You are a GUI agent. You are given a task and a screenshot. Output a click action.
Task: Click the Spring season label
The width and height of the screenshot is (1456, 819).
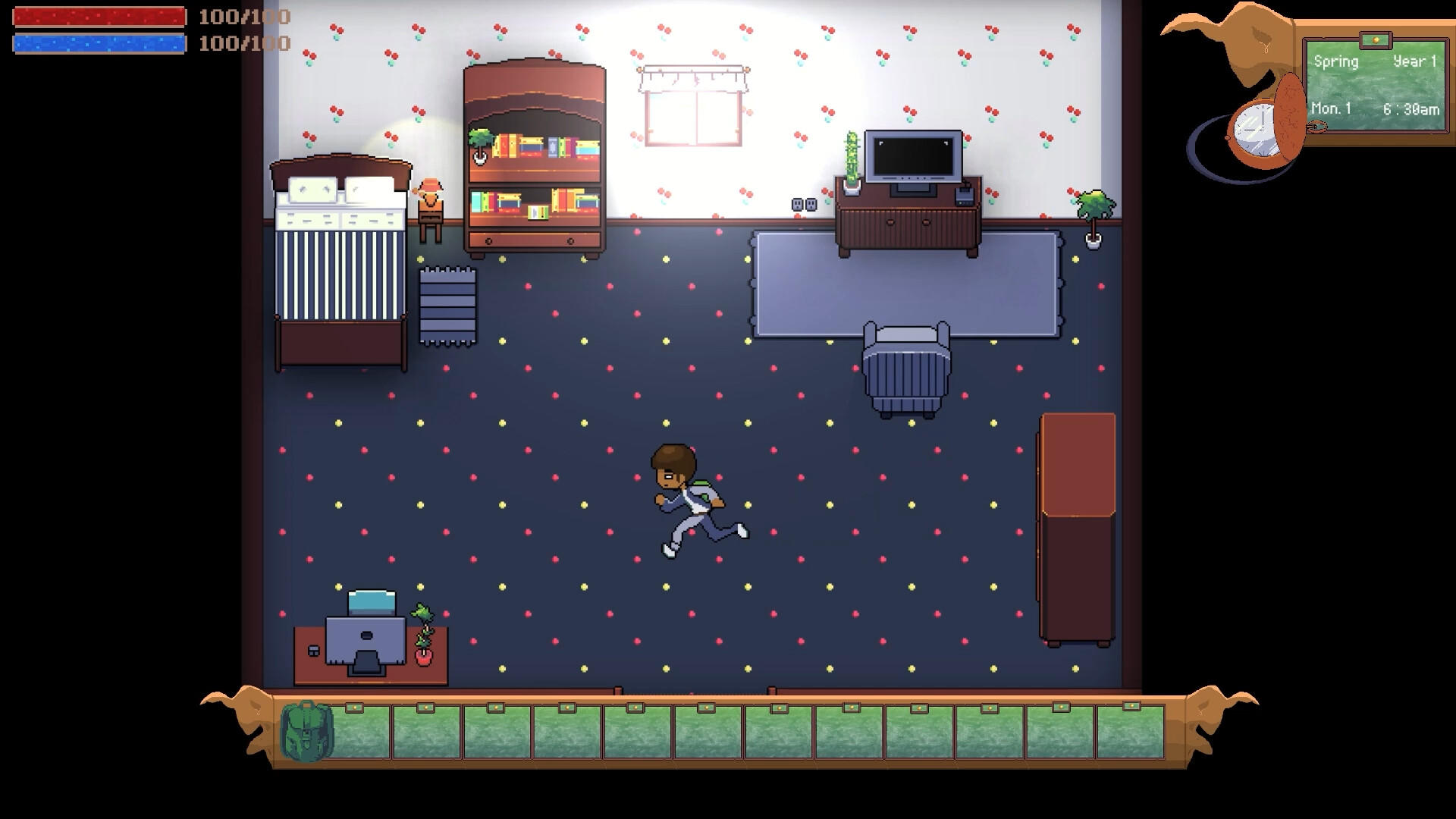coord(1337,62)
